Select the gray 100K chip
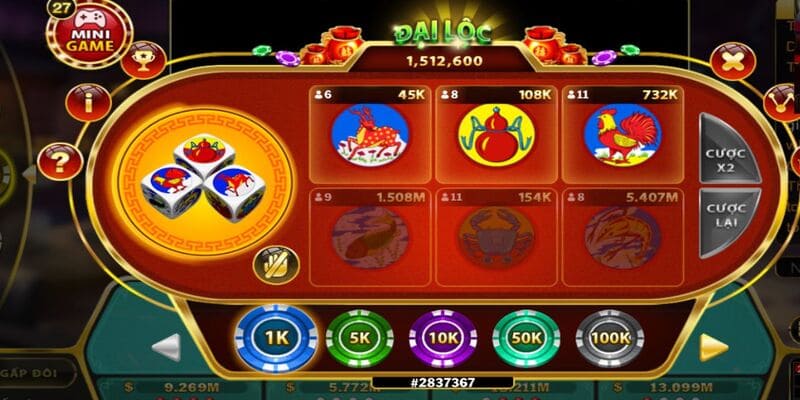 (x=610, y=338)
